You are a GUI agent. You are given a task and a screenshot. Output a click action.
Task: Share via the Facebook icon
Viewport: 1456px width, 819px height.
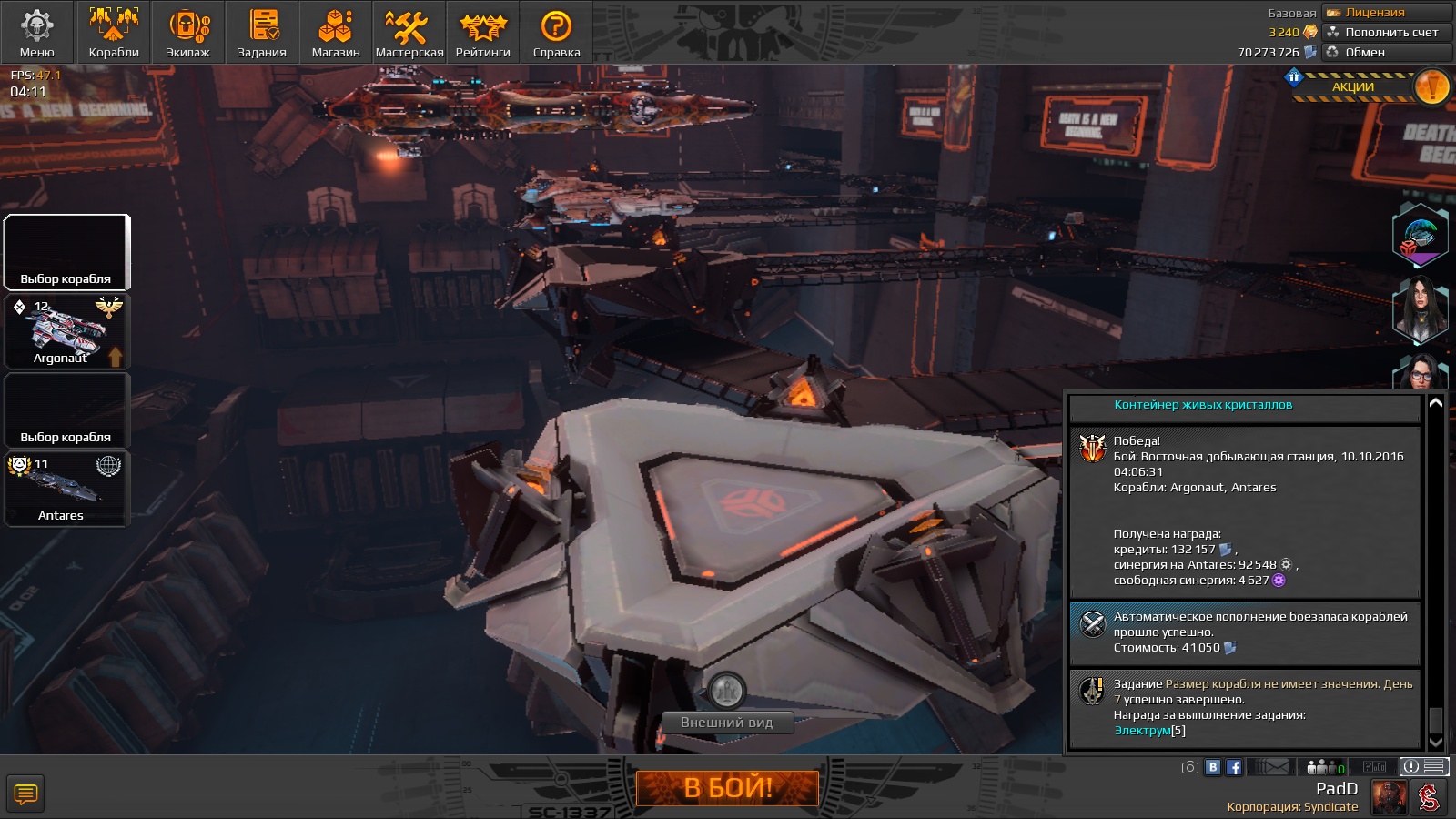click(1234, 767)
